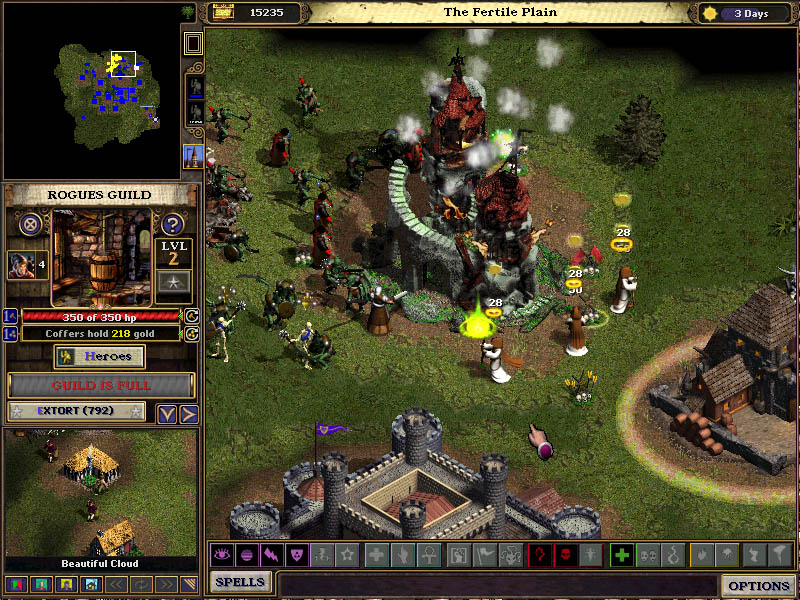Activate the purple lightning bolt spell
The width and height of the screenshot is (800, 600).
tap(270, 554)
